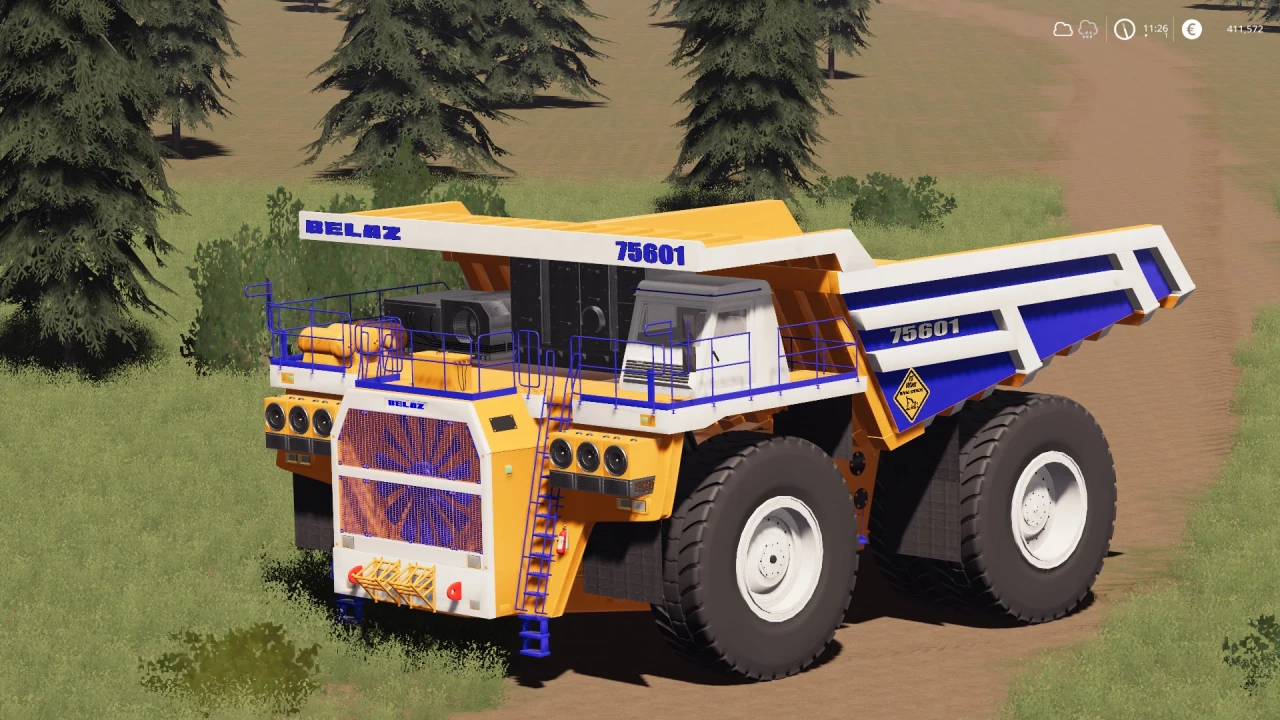Select the rain forecast icon
Image resolution: width=1280 pixels, height=720 pixels.
tap(1086, 30)
